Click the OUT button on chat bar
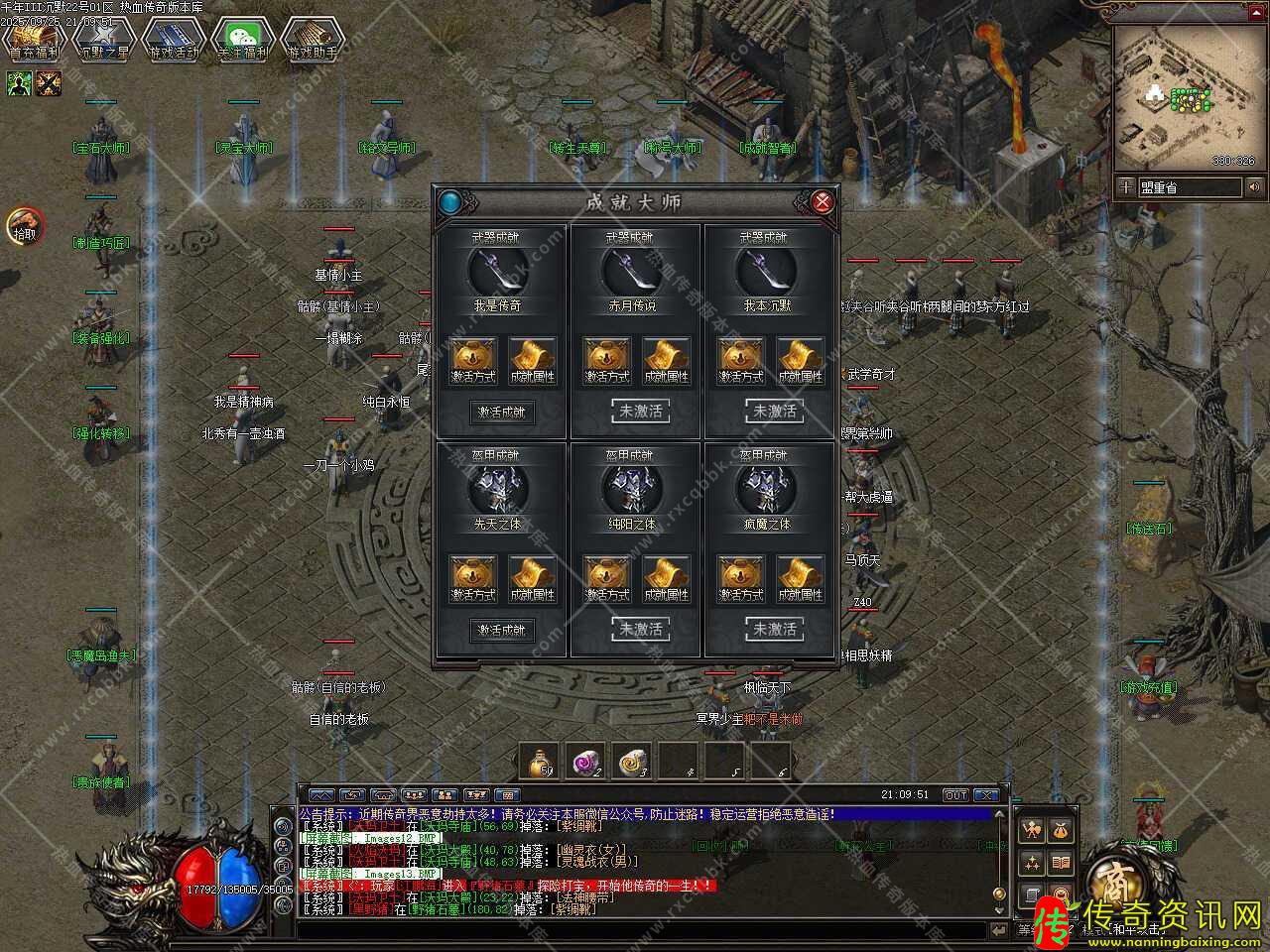The image size is (1270, 952). (955, 795)
